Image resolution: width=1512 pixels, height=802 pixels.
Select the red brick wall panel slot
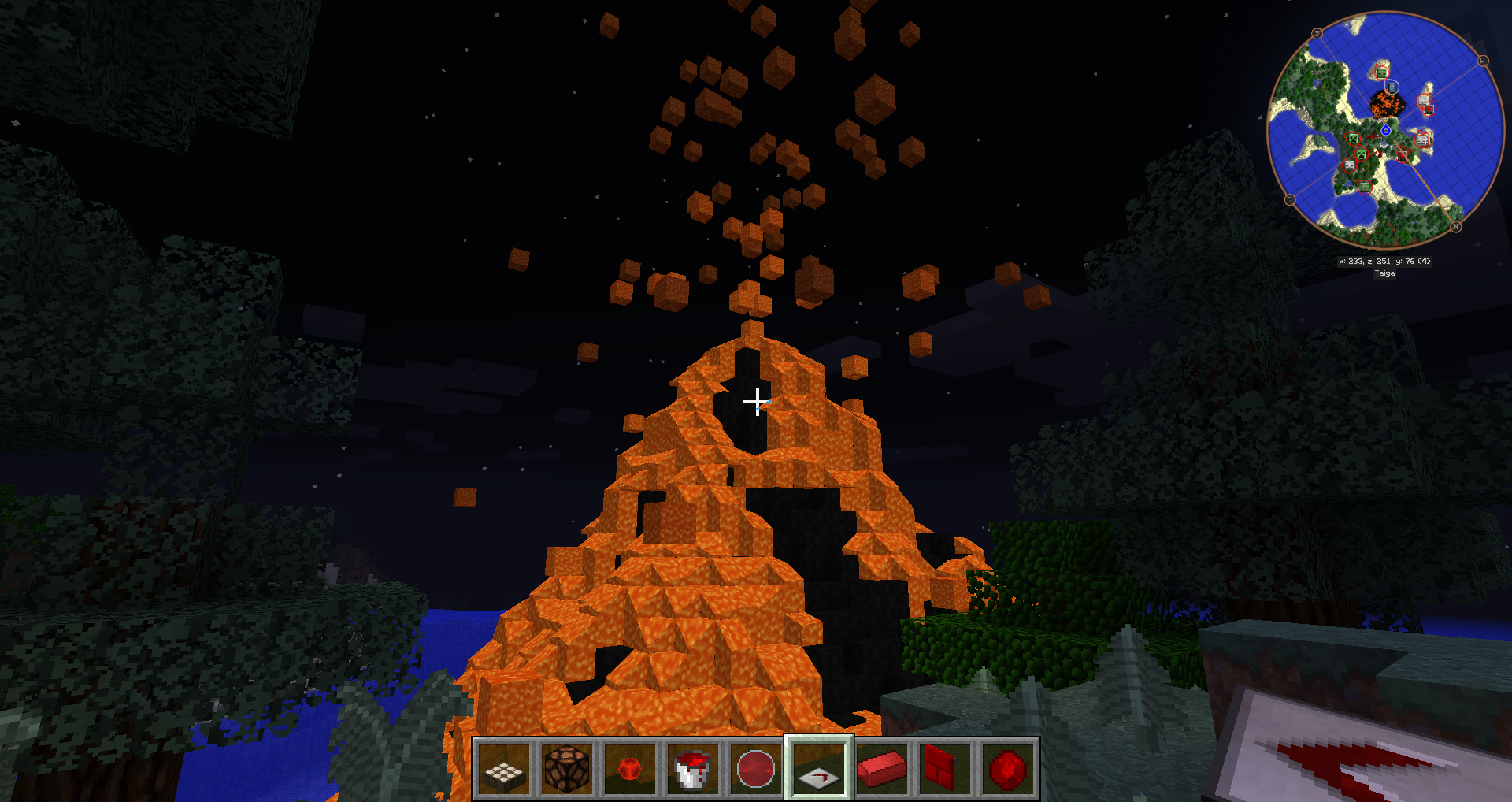coord(945,769)
